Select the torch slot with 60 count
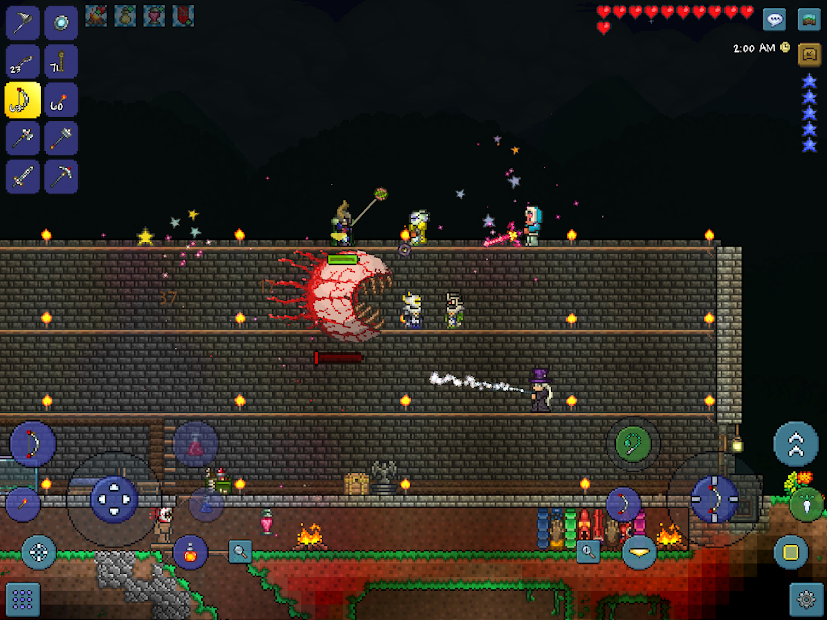 [61, 99]
